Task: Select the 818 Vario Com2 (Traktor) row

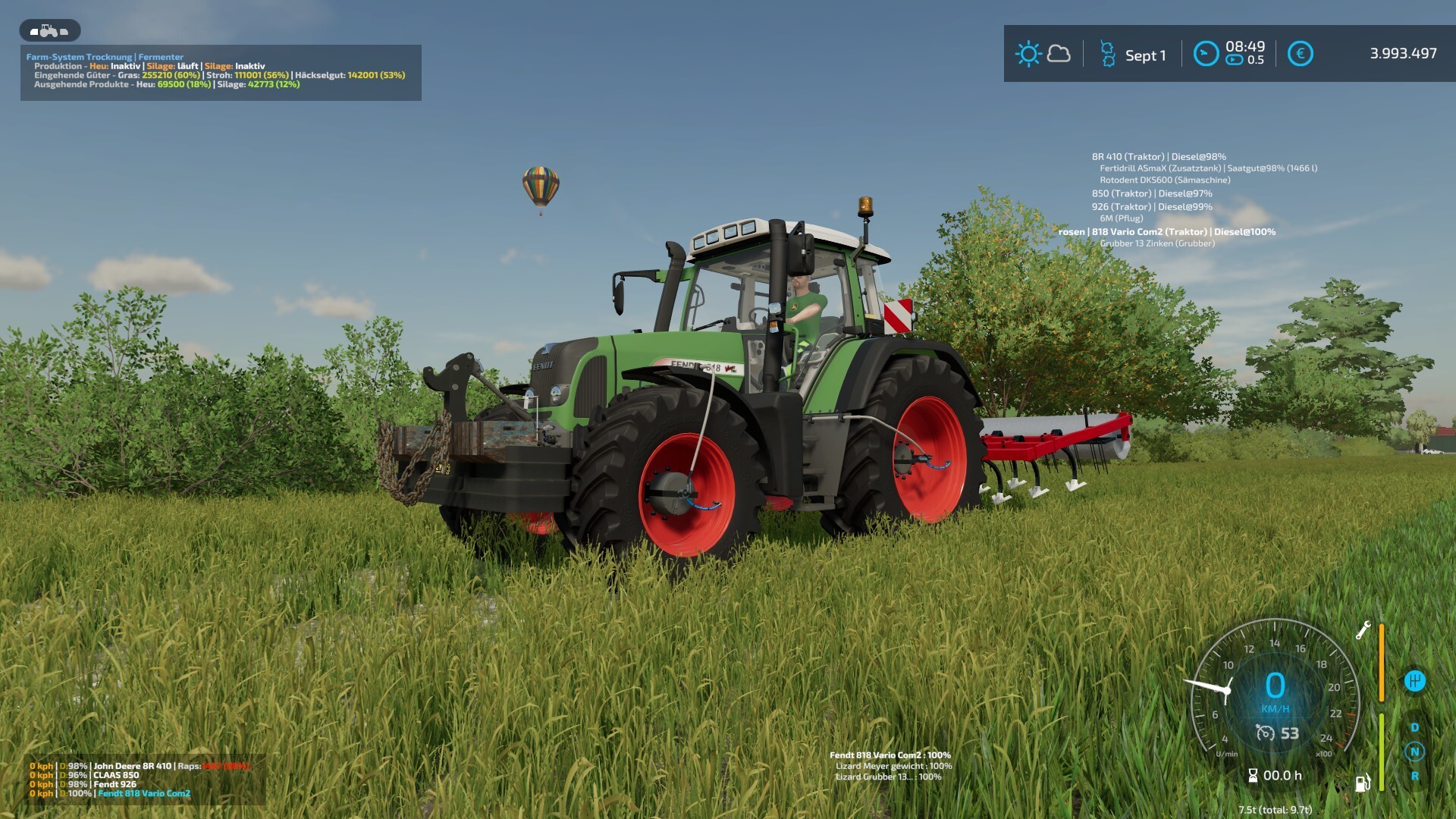Action: [1167, 232]
